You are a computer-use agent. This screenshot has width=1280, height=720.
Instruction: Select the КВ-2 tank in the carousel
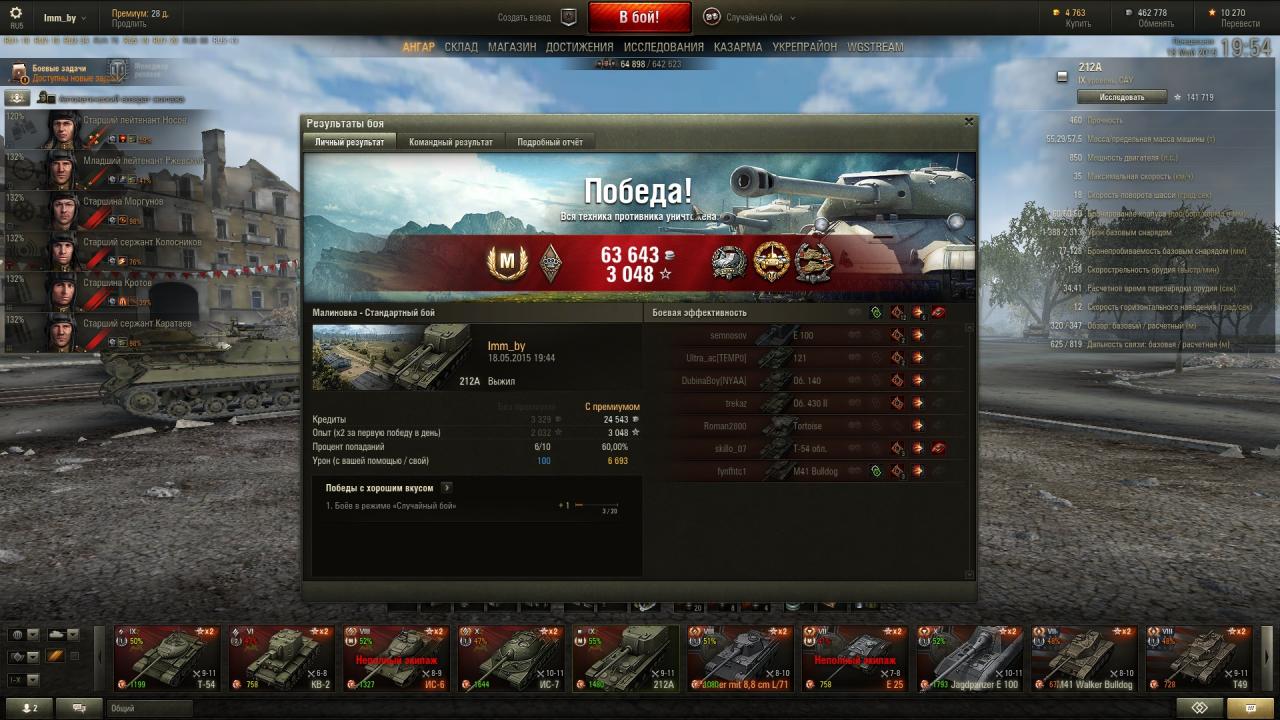[x=281, y=659]
